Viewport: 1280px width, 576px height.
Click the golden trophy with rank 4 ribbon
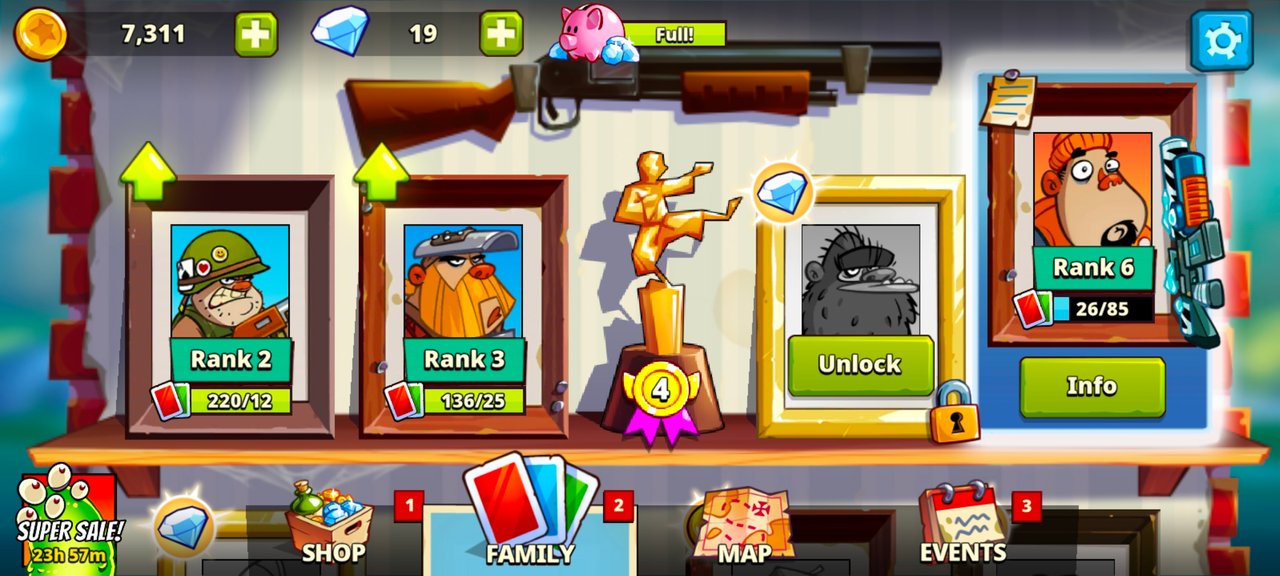(662, 300)
